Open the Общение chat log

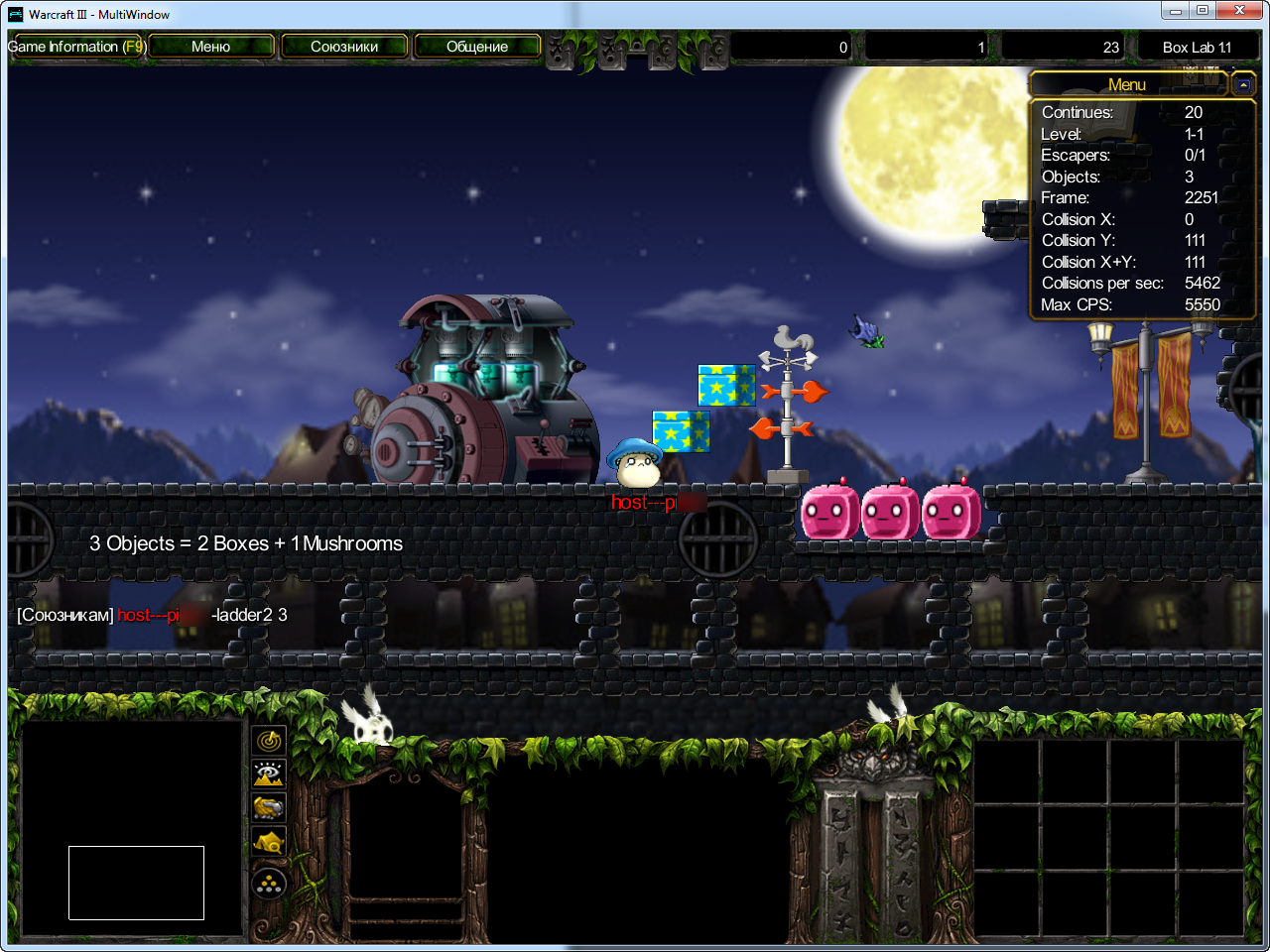(x=477, y=47)
